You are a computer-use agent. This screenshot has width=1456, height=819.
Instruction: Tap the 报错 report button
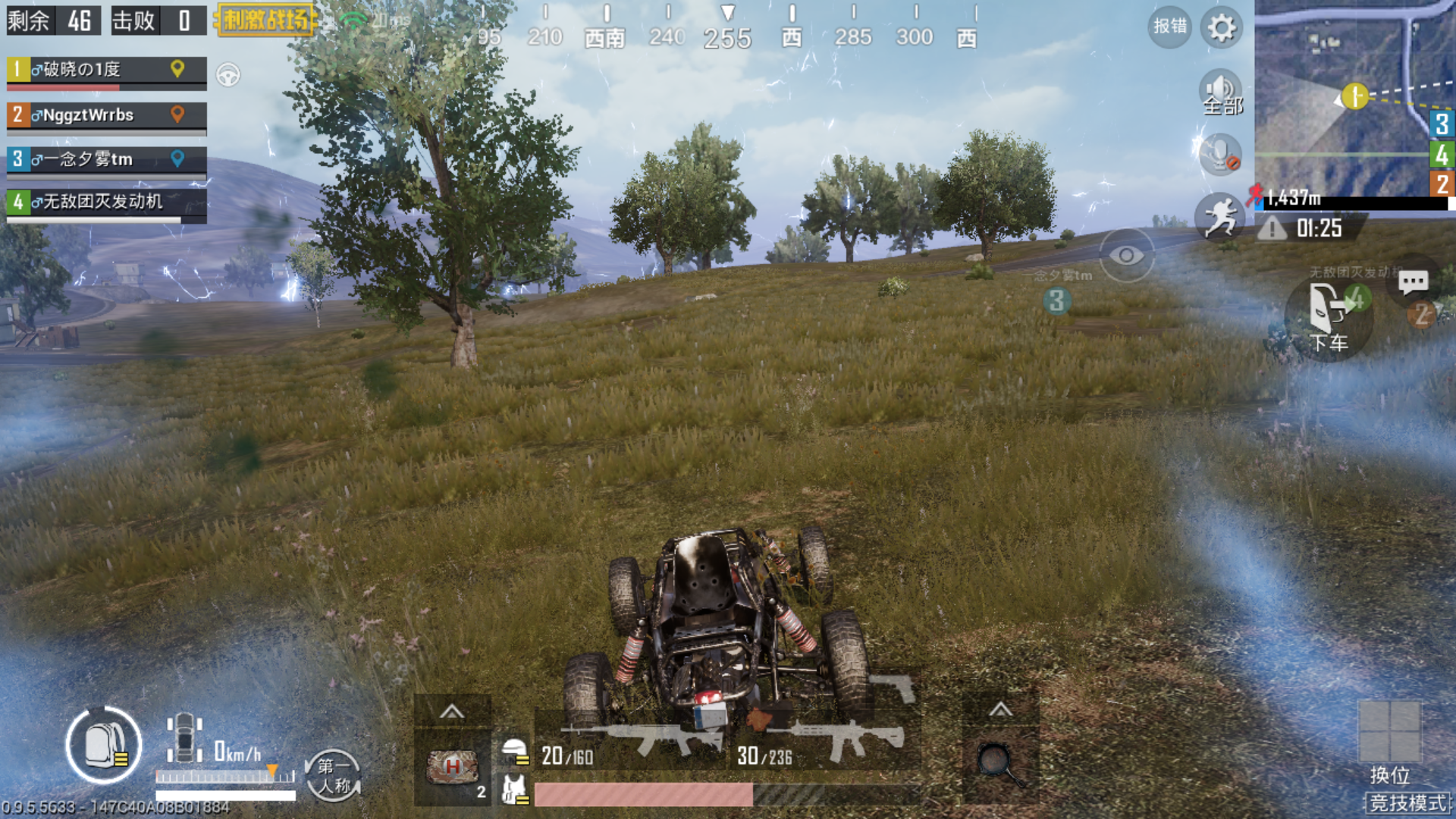tap(1169, 27)
